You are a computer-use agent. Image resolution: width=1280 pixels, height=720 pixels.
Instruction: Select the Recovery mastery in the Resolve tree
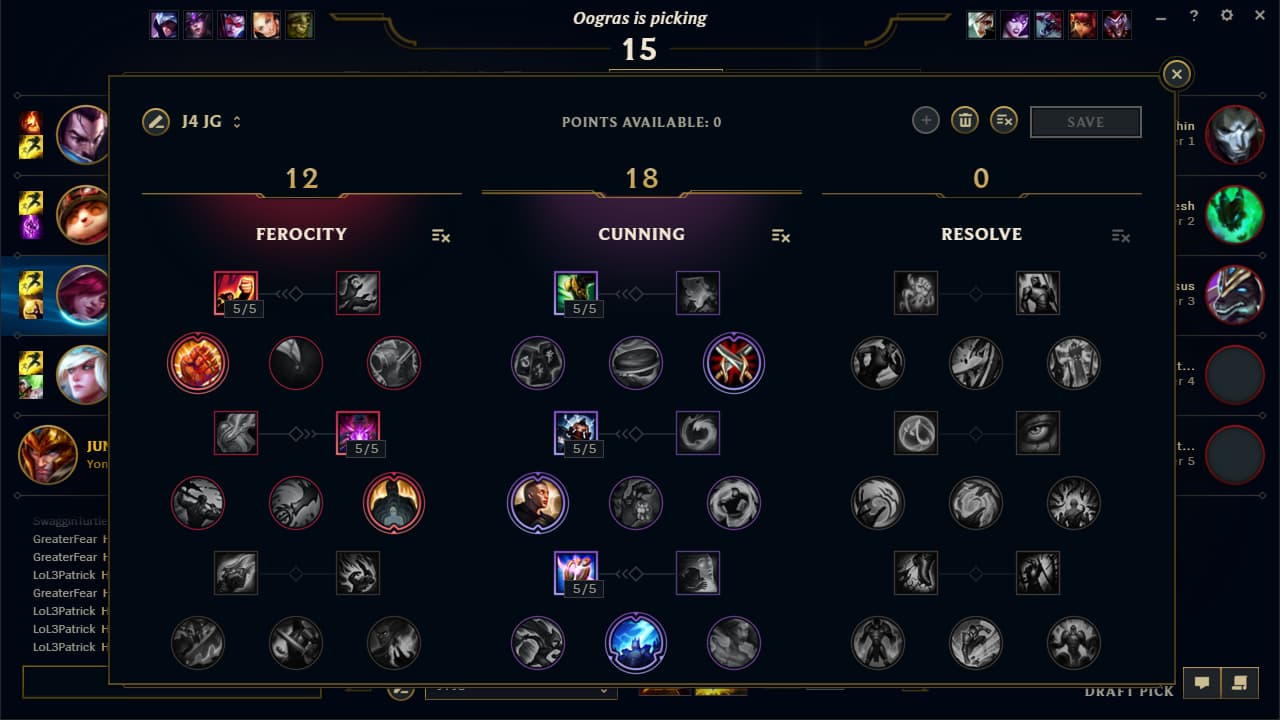[x=916, y=292]
